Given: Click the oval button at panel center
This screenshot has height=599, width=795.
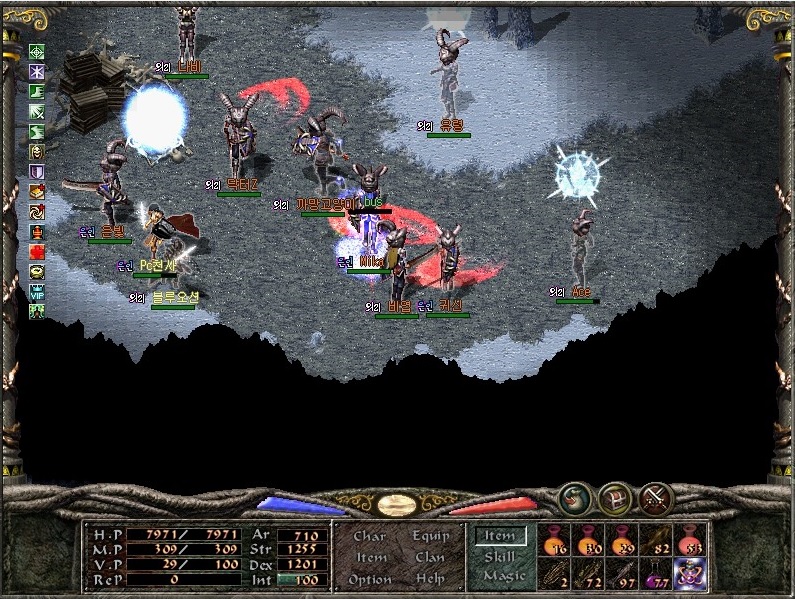Looking at the screenshot, I should [396, 504].
